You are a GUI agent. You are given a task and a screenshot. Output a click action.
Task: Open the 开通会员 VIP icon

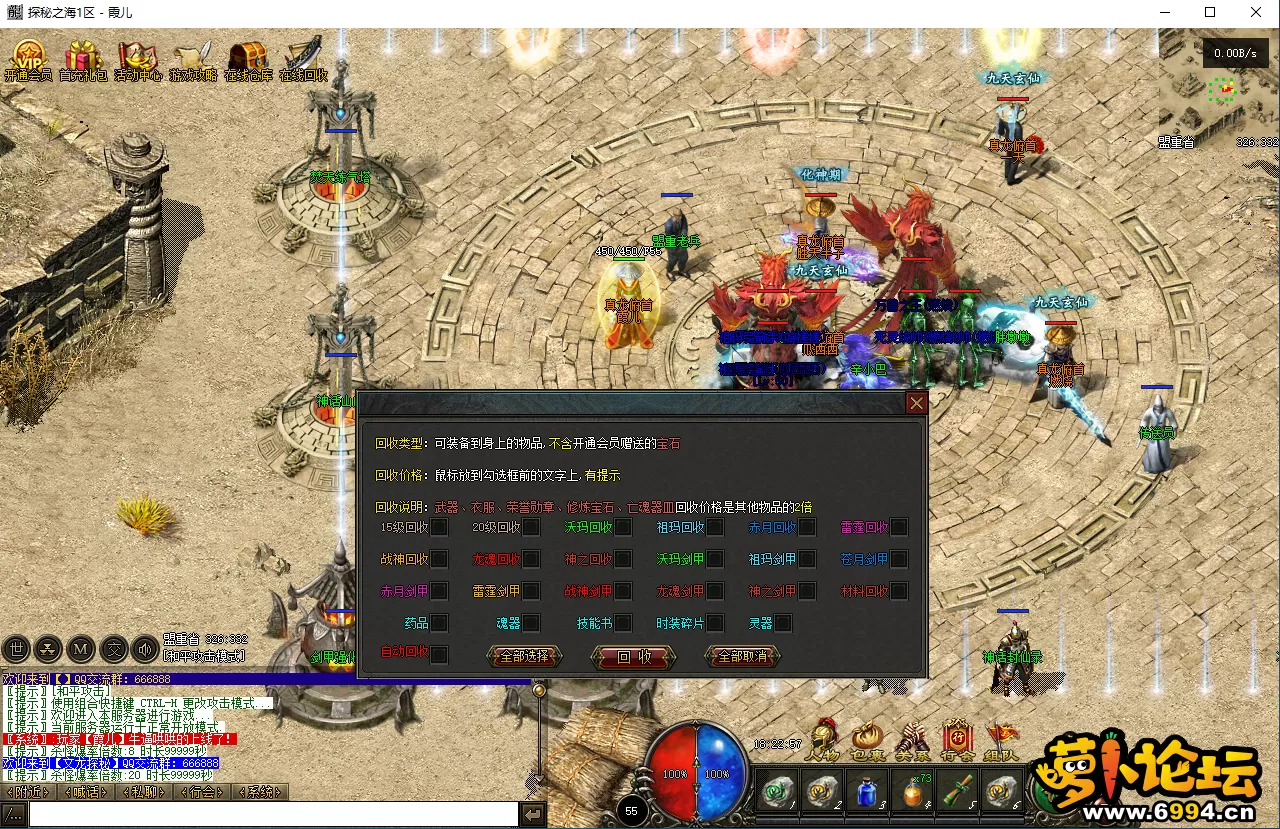coord(27,58)
